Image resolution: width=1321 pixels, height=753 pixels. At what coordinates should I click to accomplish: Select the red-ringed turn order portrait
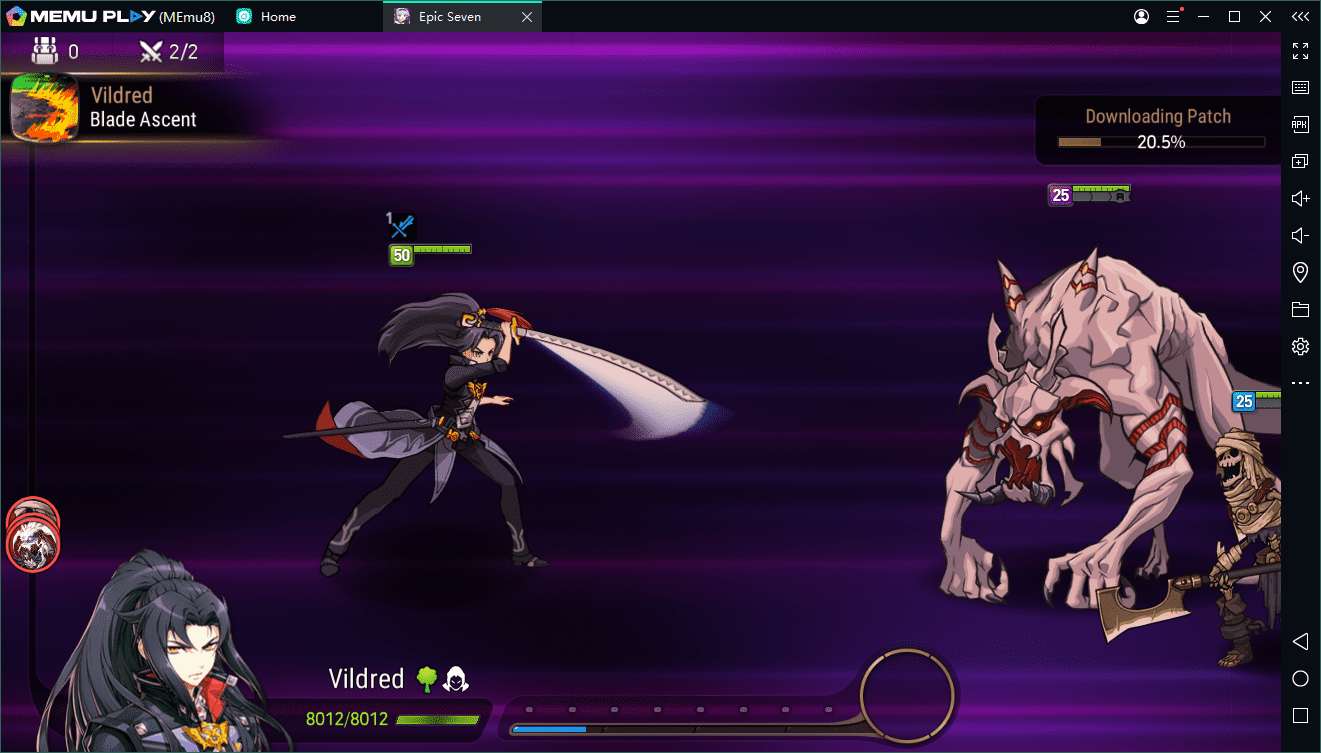(x=33, y=545)
